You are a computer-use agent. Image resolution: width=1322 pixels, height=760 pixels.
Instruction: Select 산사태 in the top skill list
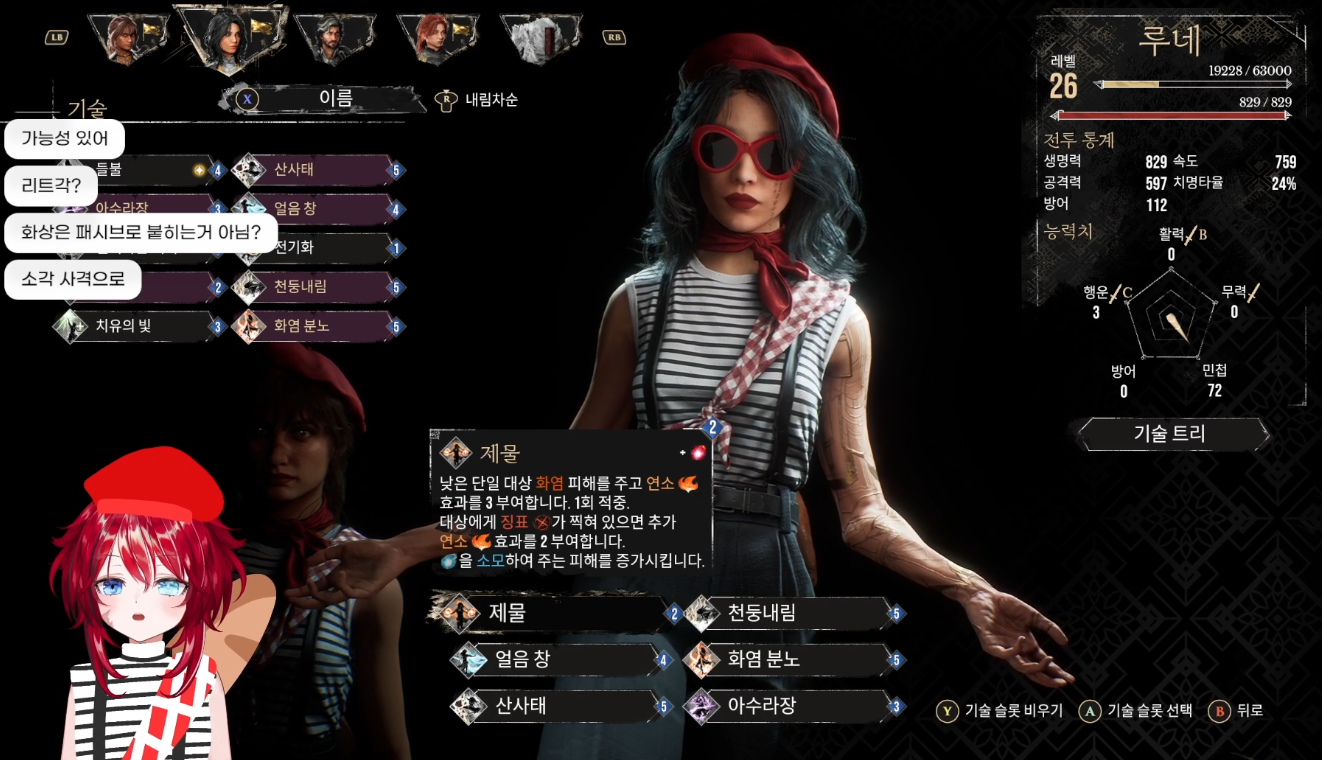click(315, 170)
